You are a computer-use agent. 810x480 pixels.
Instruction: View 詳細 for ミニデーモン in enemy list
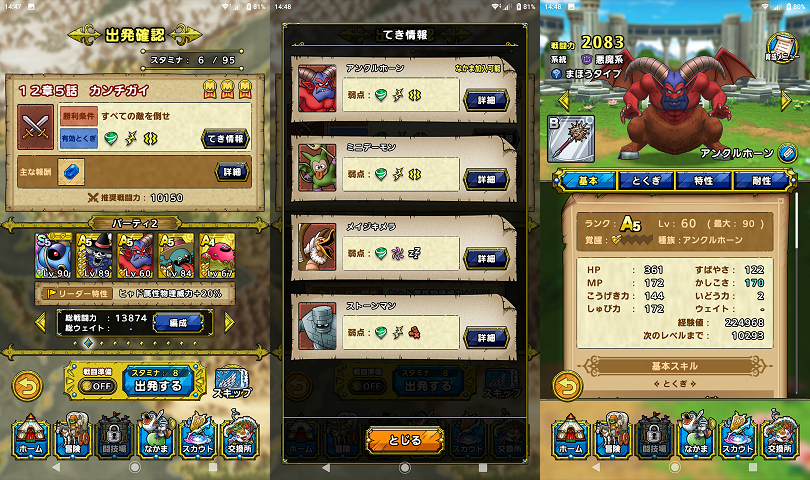coord(486,178)
